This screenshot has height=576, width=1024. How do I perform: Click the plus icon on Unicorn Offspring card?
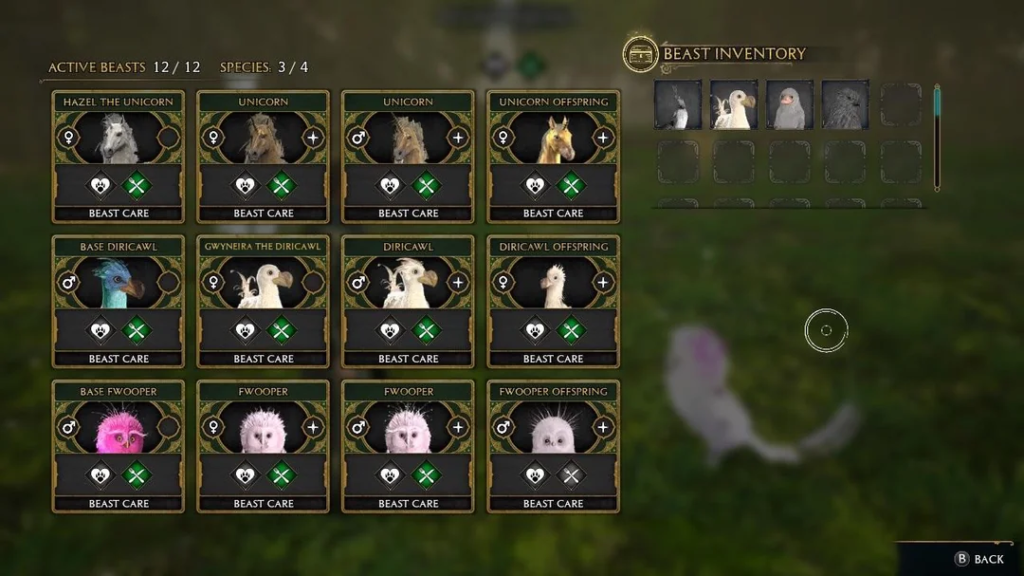click(603, 137)
